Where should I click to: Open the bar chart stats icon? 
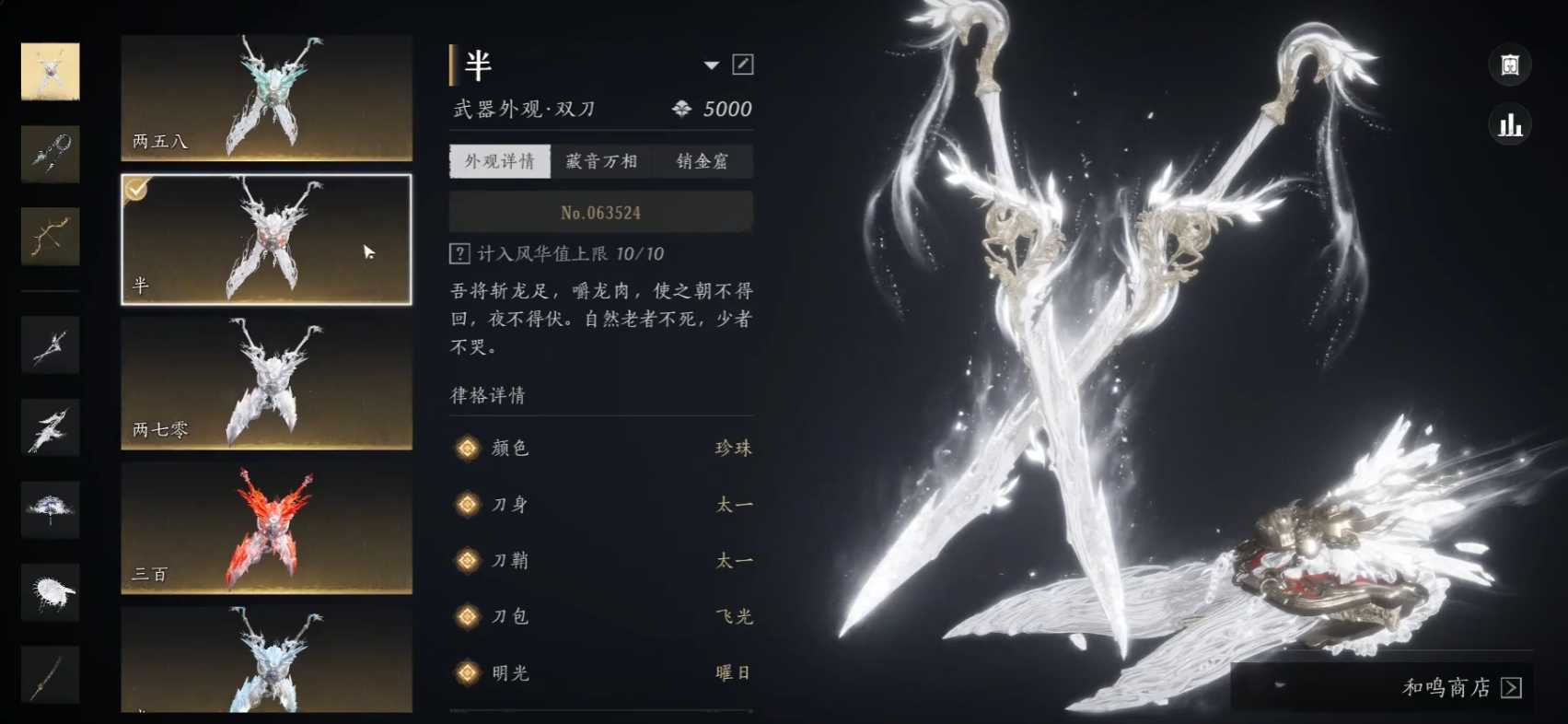[x=1508, y=126]
